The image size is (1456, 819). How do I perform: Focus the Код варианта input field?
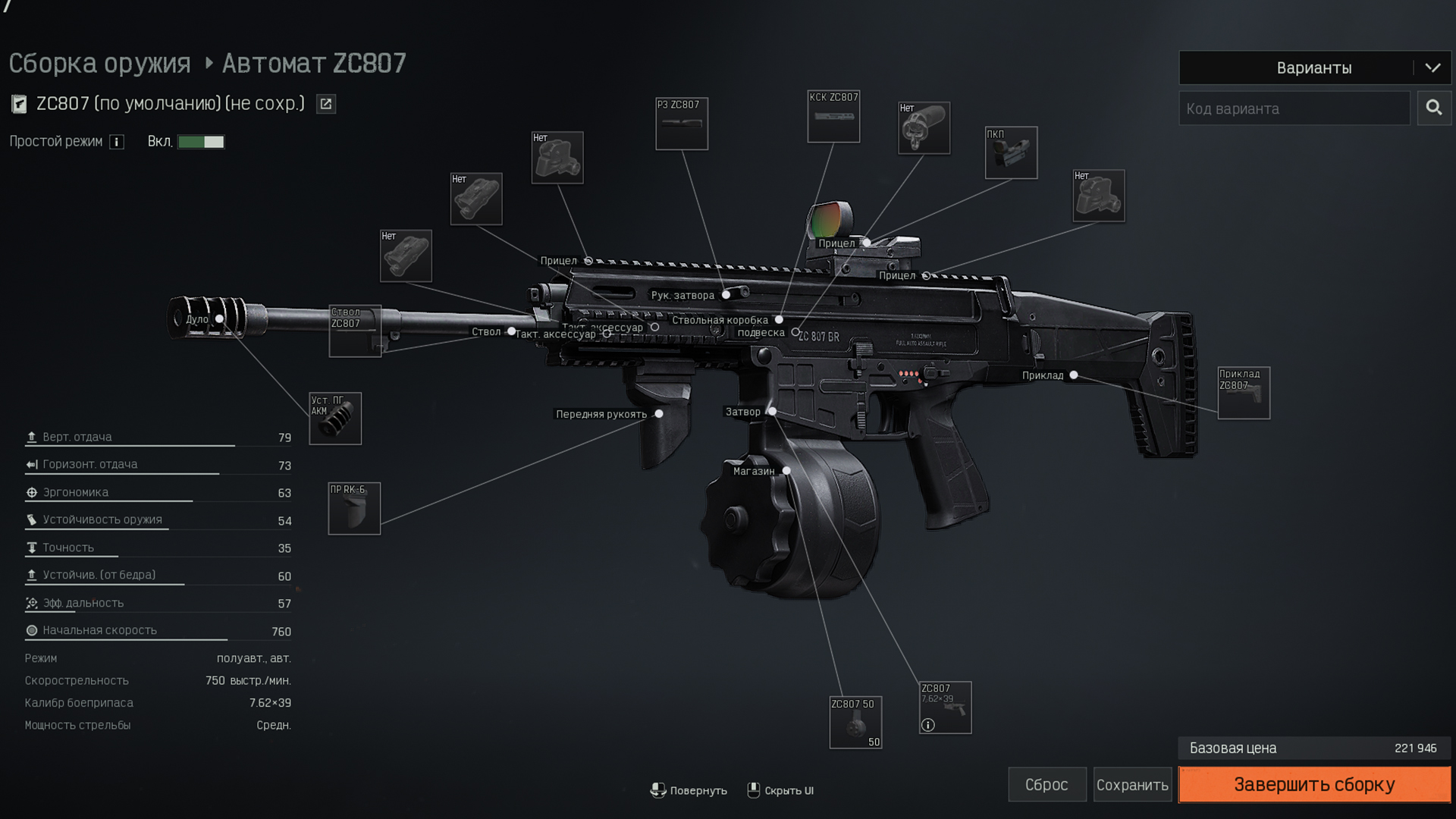coord(1294,108)
